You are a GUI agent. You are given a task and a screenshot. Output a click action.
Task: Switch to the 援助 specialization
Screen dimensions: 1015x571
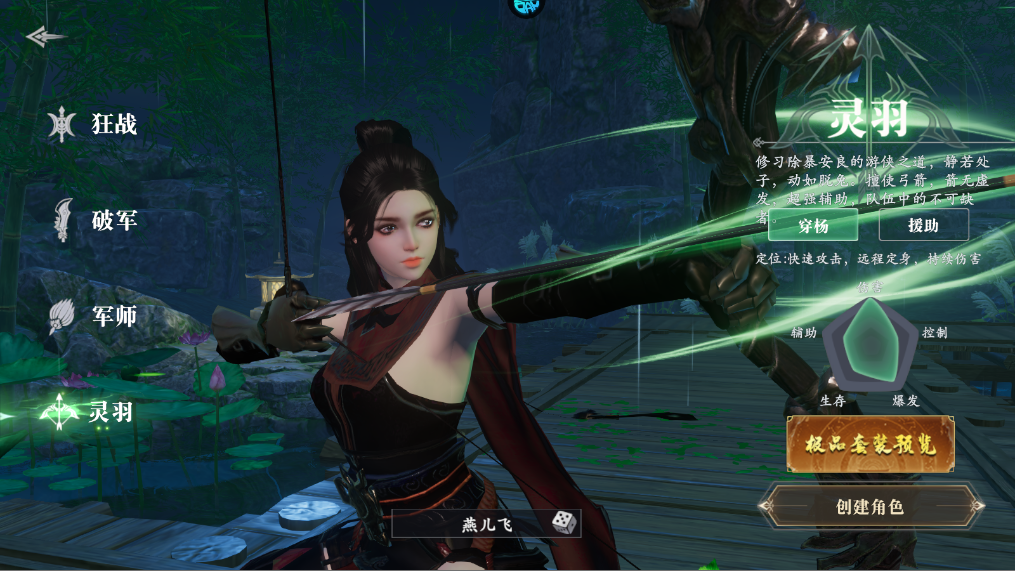923,225
